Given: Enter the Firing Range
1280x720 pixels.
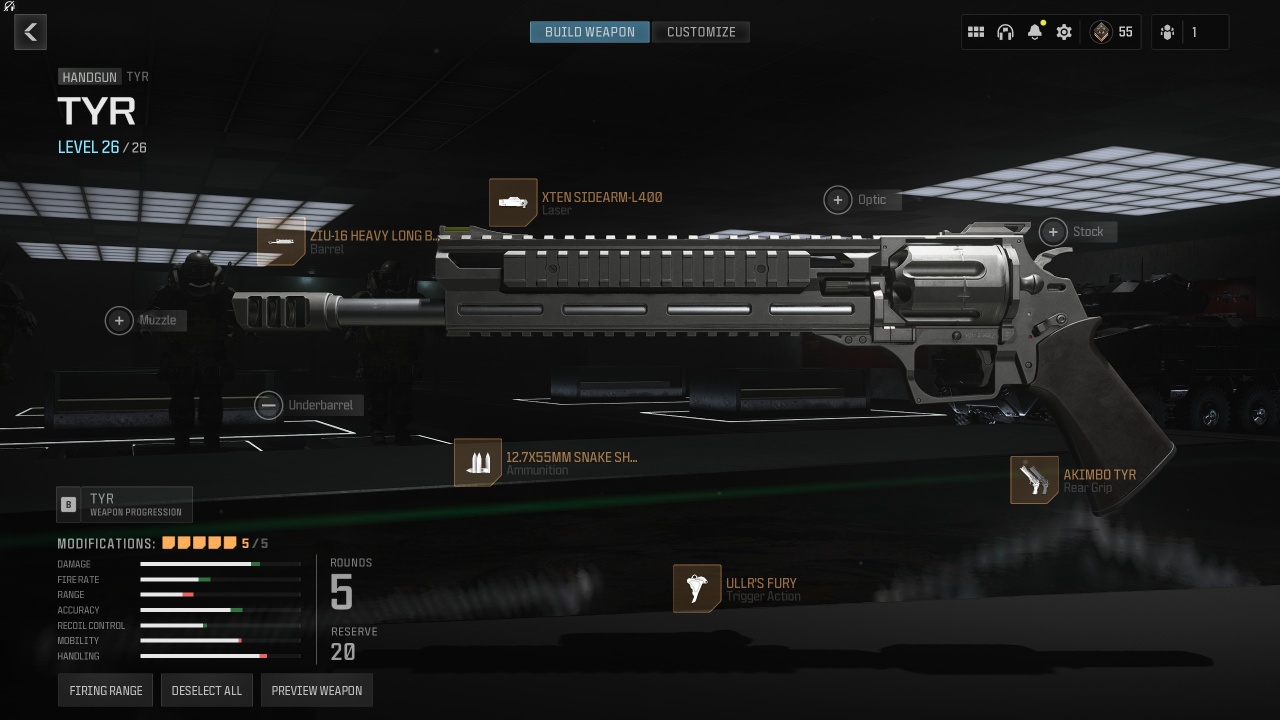Looking at the screenshot, I should coord(106,690).
